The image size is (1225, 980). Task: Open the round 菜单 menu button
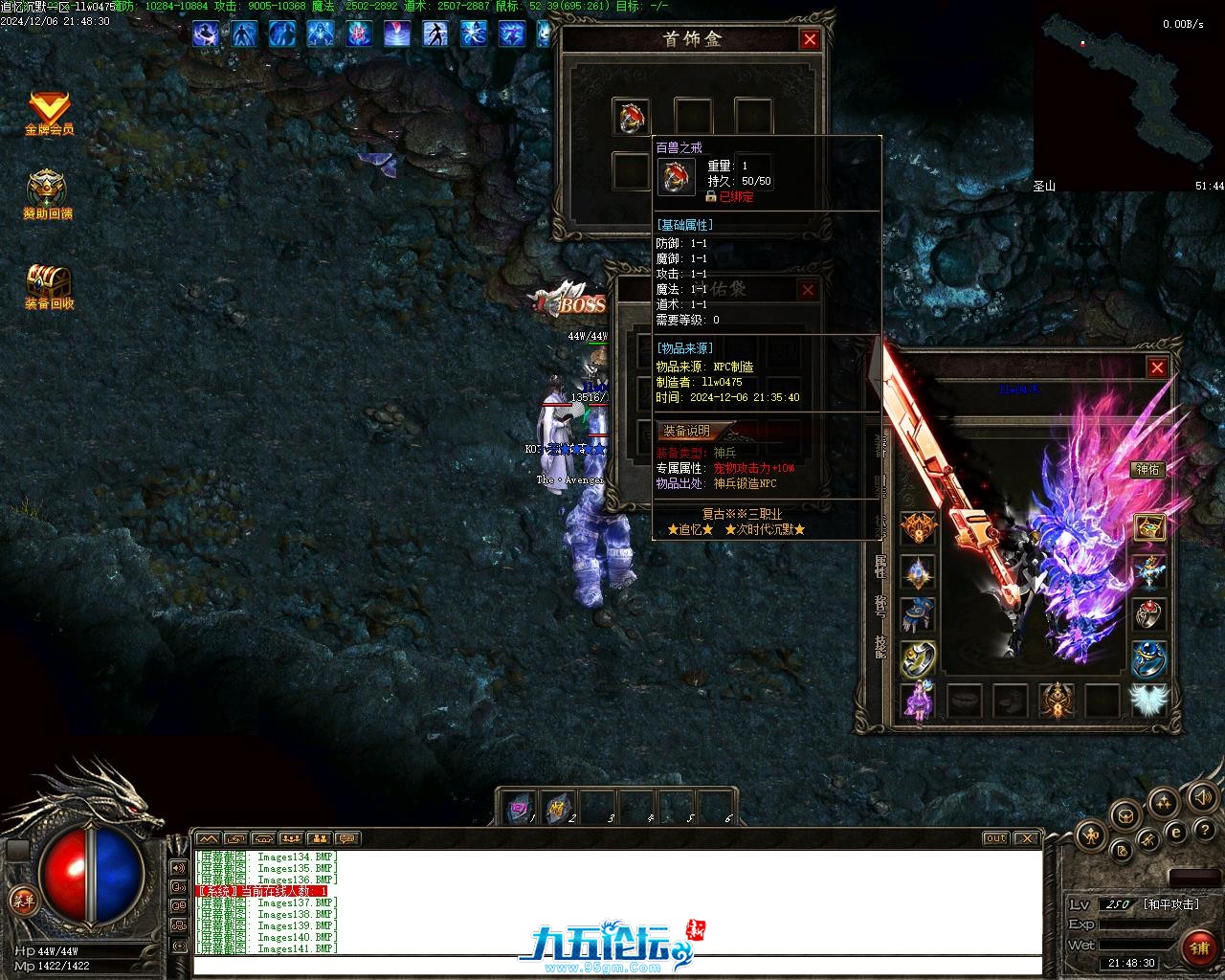point(22,900)
